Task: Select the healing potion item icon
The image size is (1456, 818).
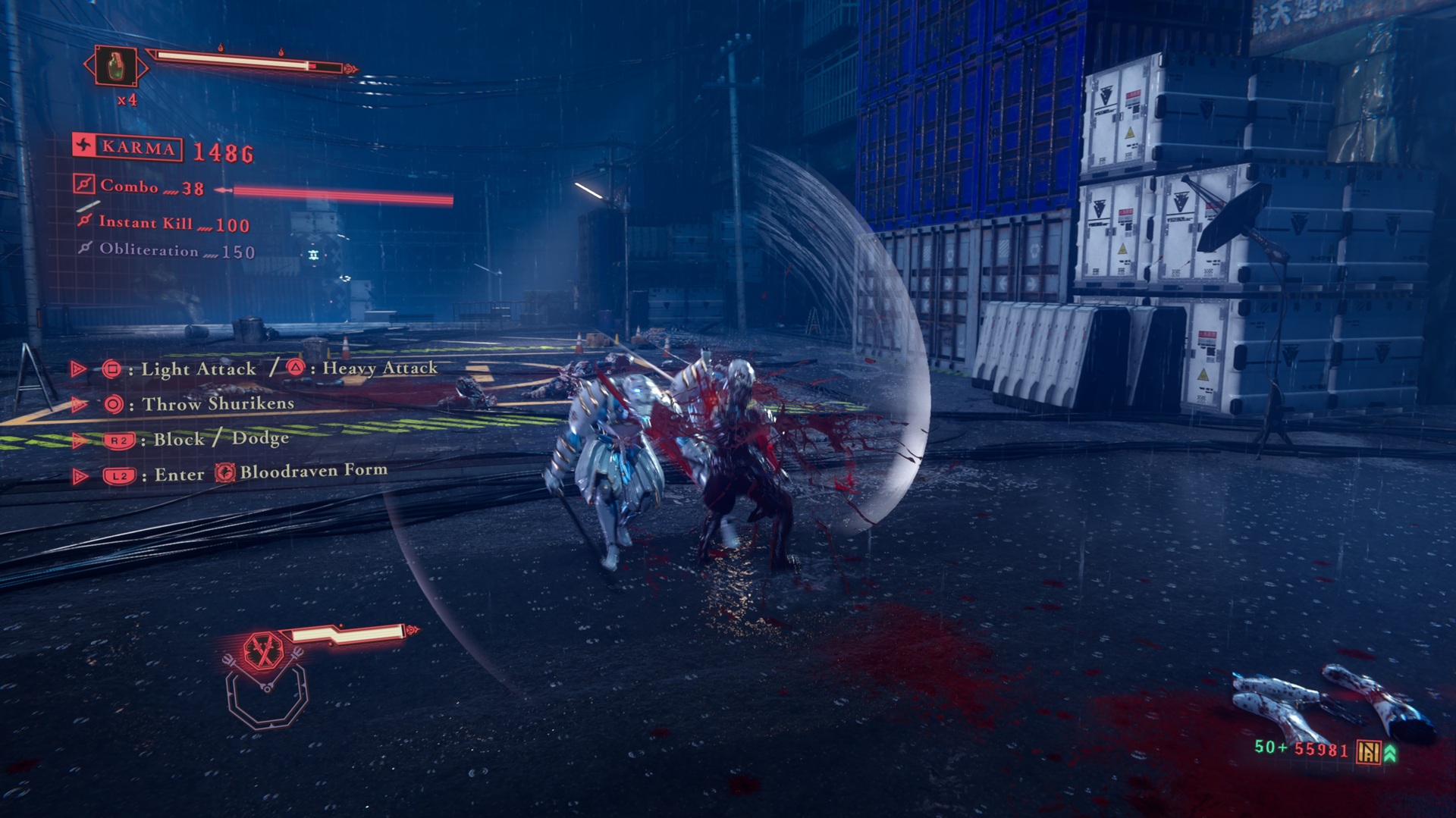Action: point(115,67)
